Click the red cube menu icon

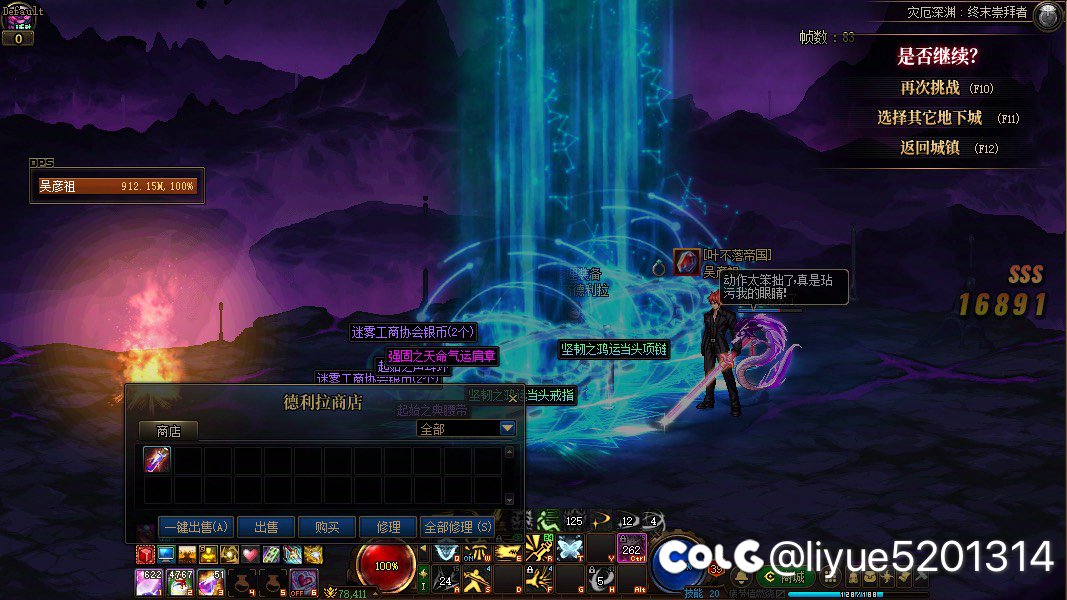tap(145, 555)
